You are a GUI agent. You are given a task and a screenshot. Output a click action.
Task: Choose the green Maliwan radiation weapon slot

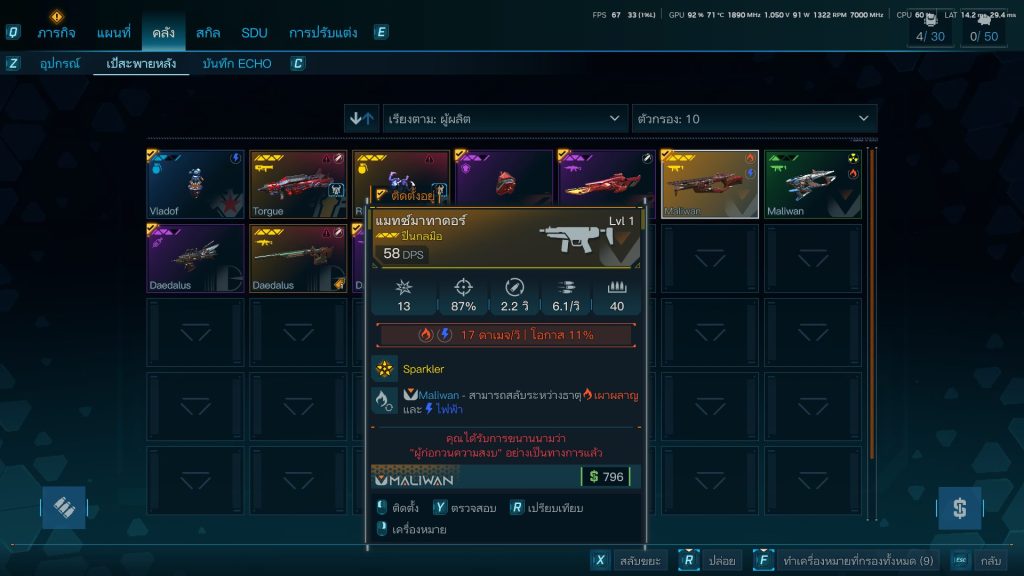pyautogui.click(x=813, y=184)
